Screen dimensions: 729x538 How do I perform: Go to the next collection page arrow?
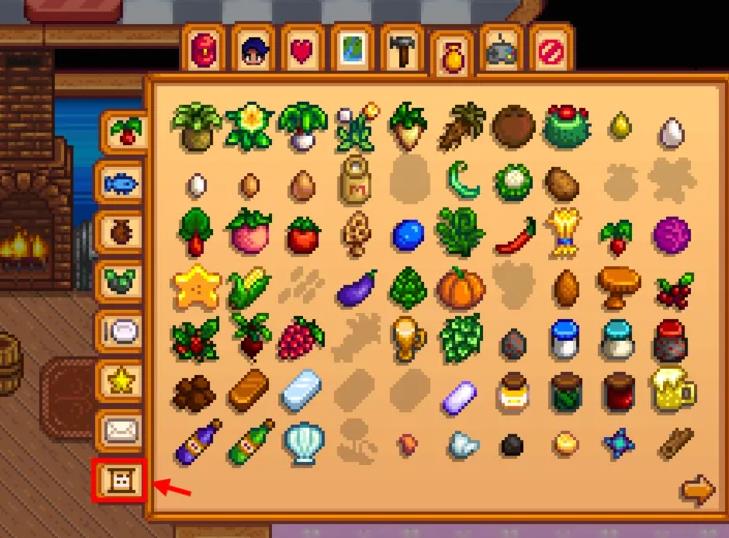pyautogui.click(x=697, y=491)
